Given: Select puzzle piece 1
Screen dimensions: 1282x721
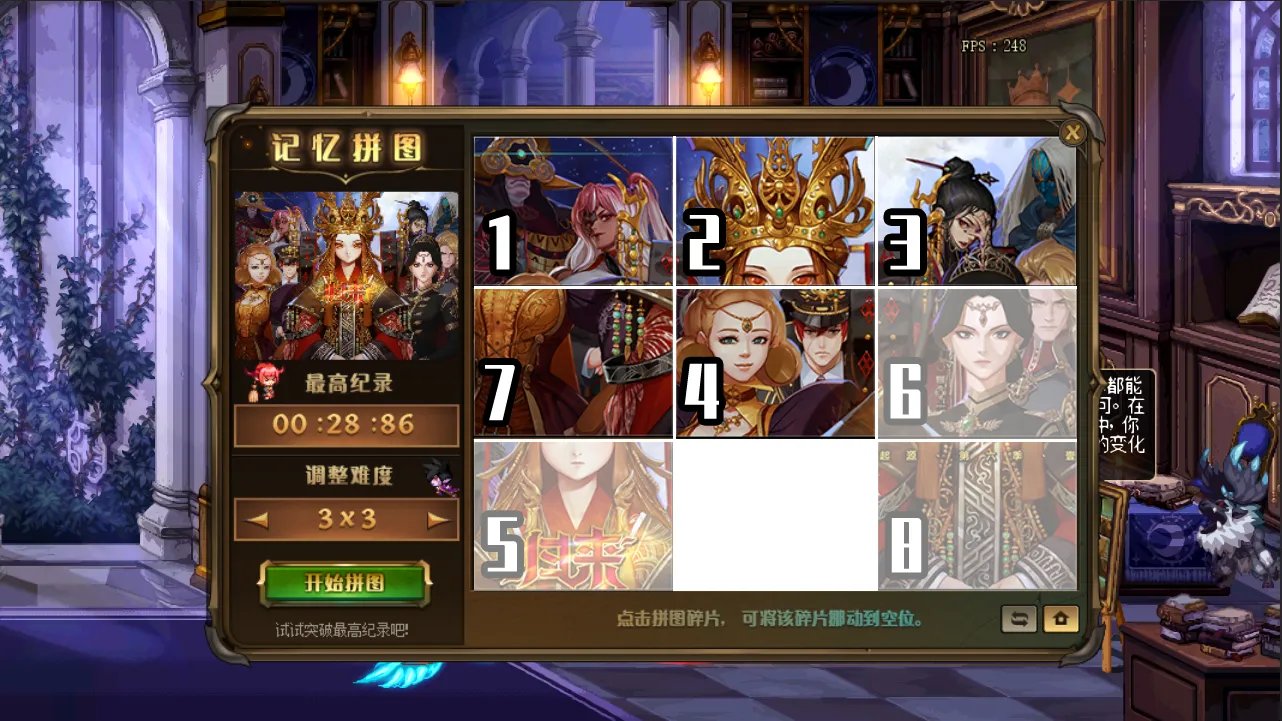Looking at the screenshot, I should point(573,212).
